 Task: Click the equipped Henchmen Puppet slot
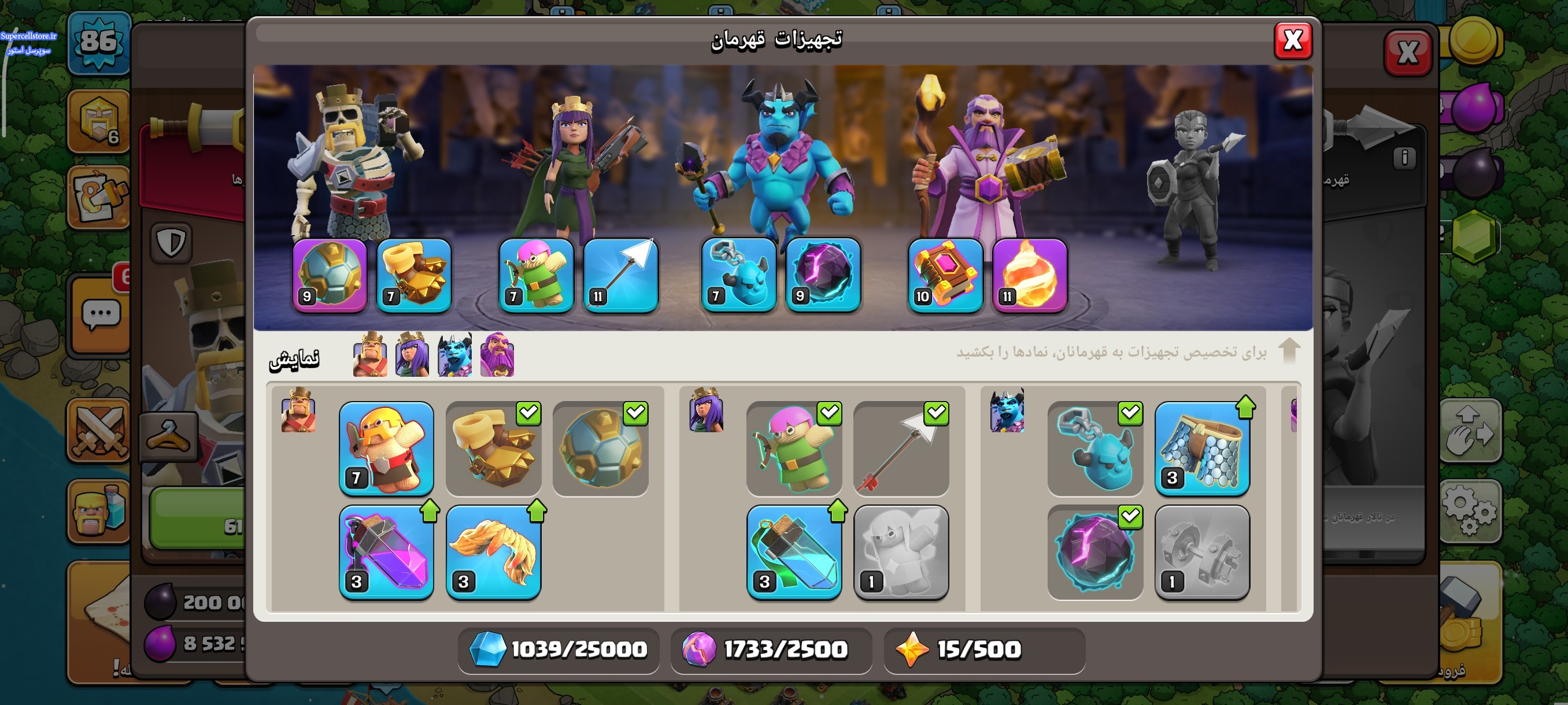click(738, 276)
